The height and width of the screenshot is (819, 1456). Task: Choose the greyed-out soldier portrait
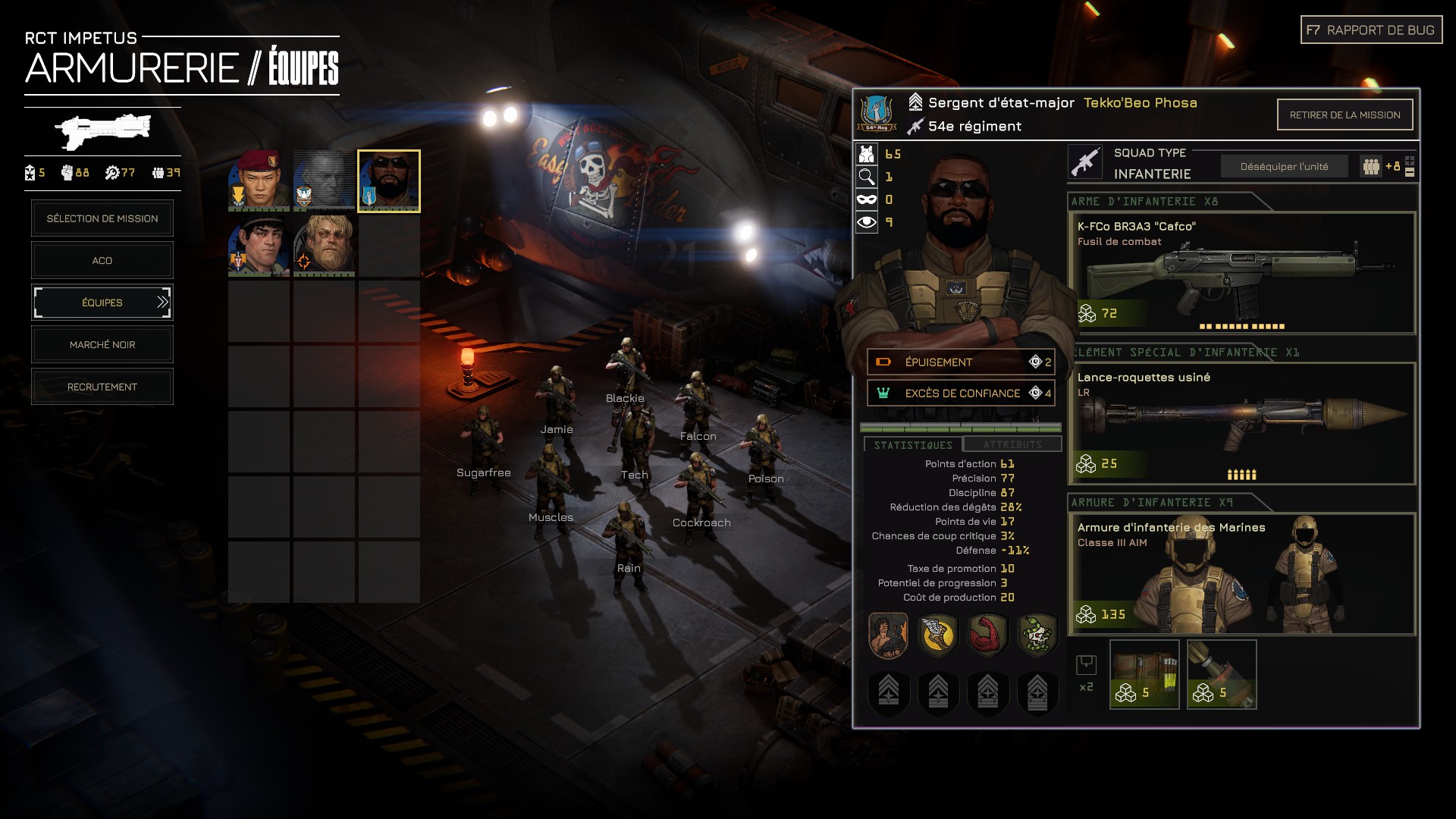tap(325, 180)
